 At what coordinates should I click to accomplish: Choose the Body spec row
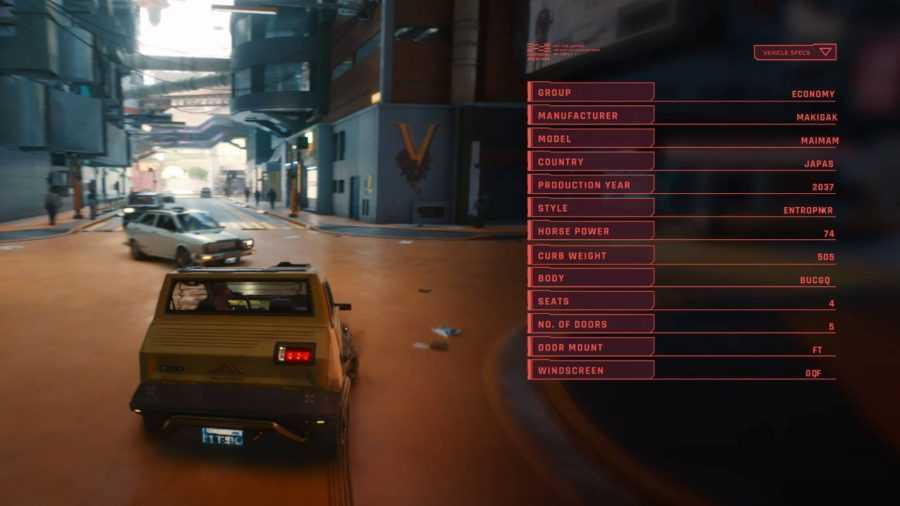(x=590, y=278)
